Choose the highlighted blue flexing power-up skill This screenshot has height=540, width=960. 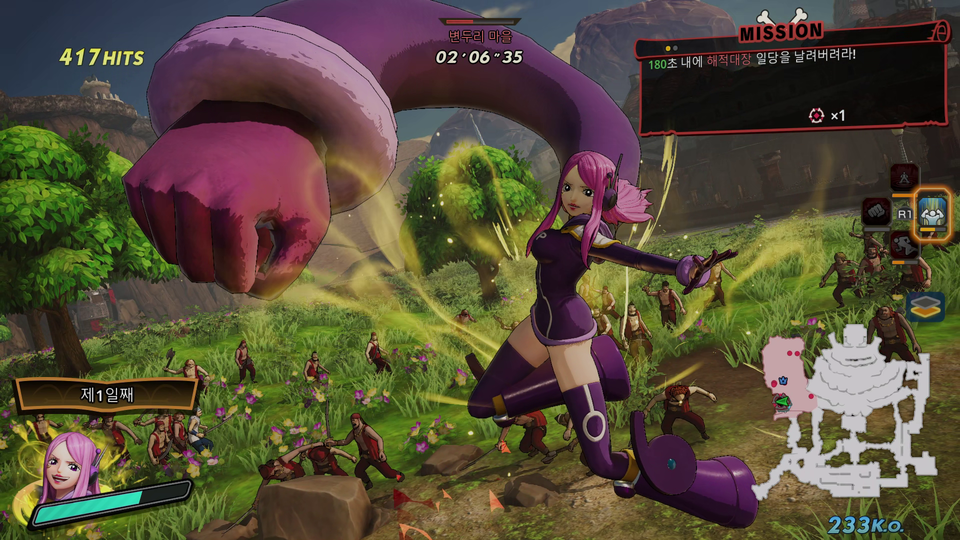[933, 210]
